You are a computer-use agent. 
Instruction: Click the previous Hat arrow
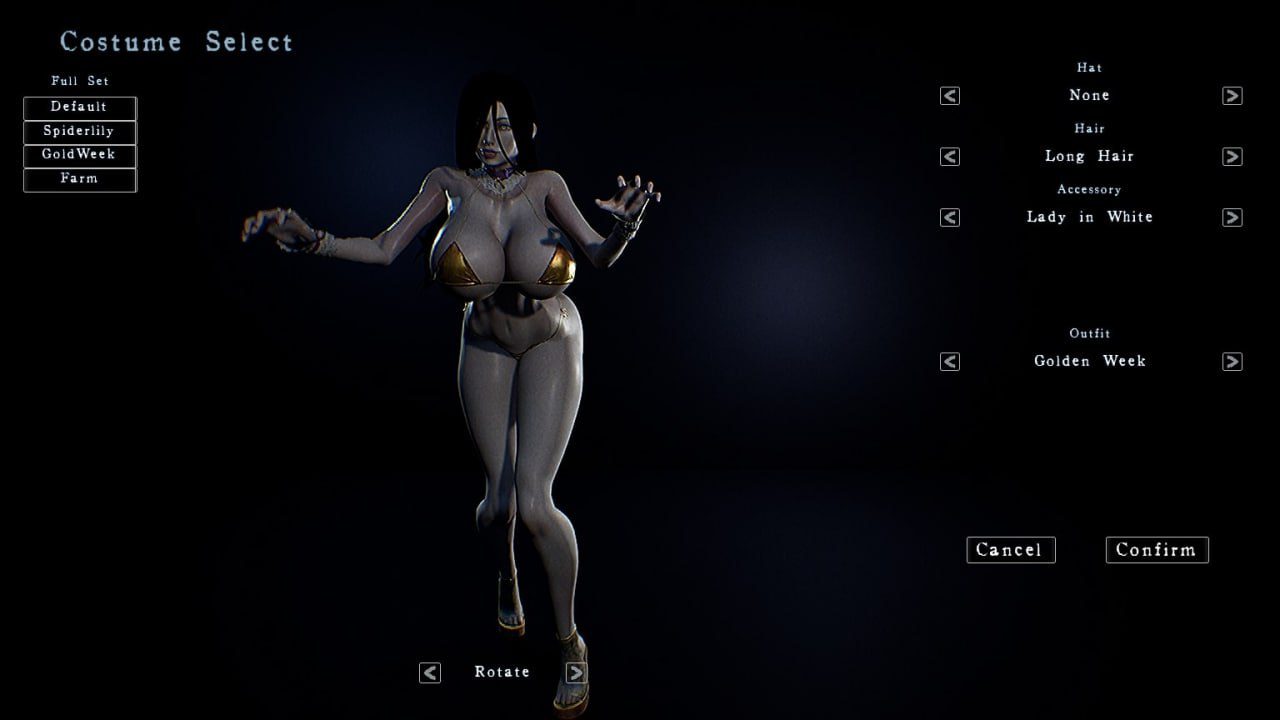point(950,96)
